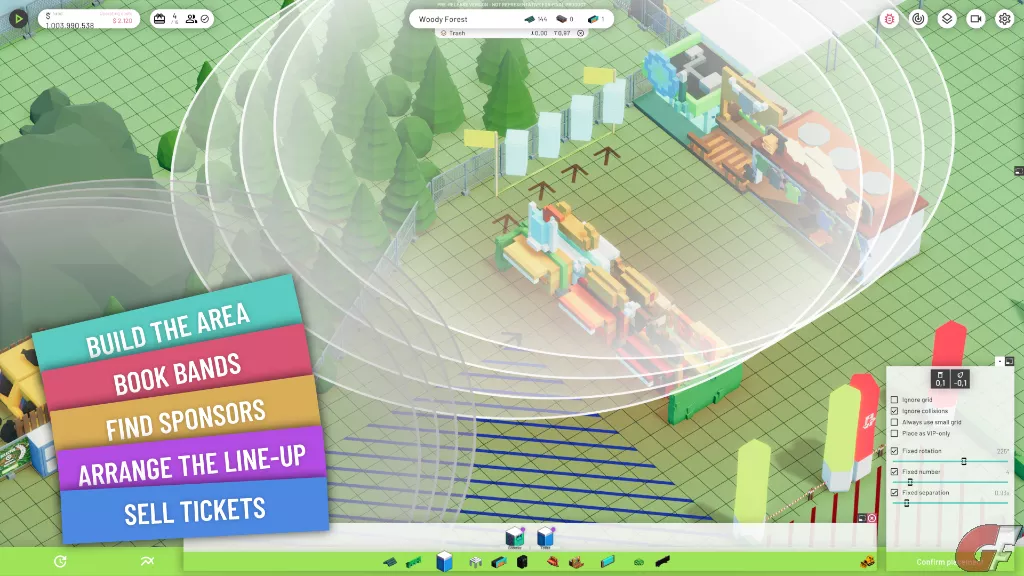Screen dimensions: 1024x576
Task: Open the red bug report icon
Action: coord(890,19)
